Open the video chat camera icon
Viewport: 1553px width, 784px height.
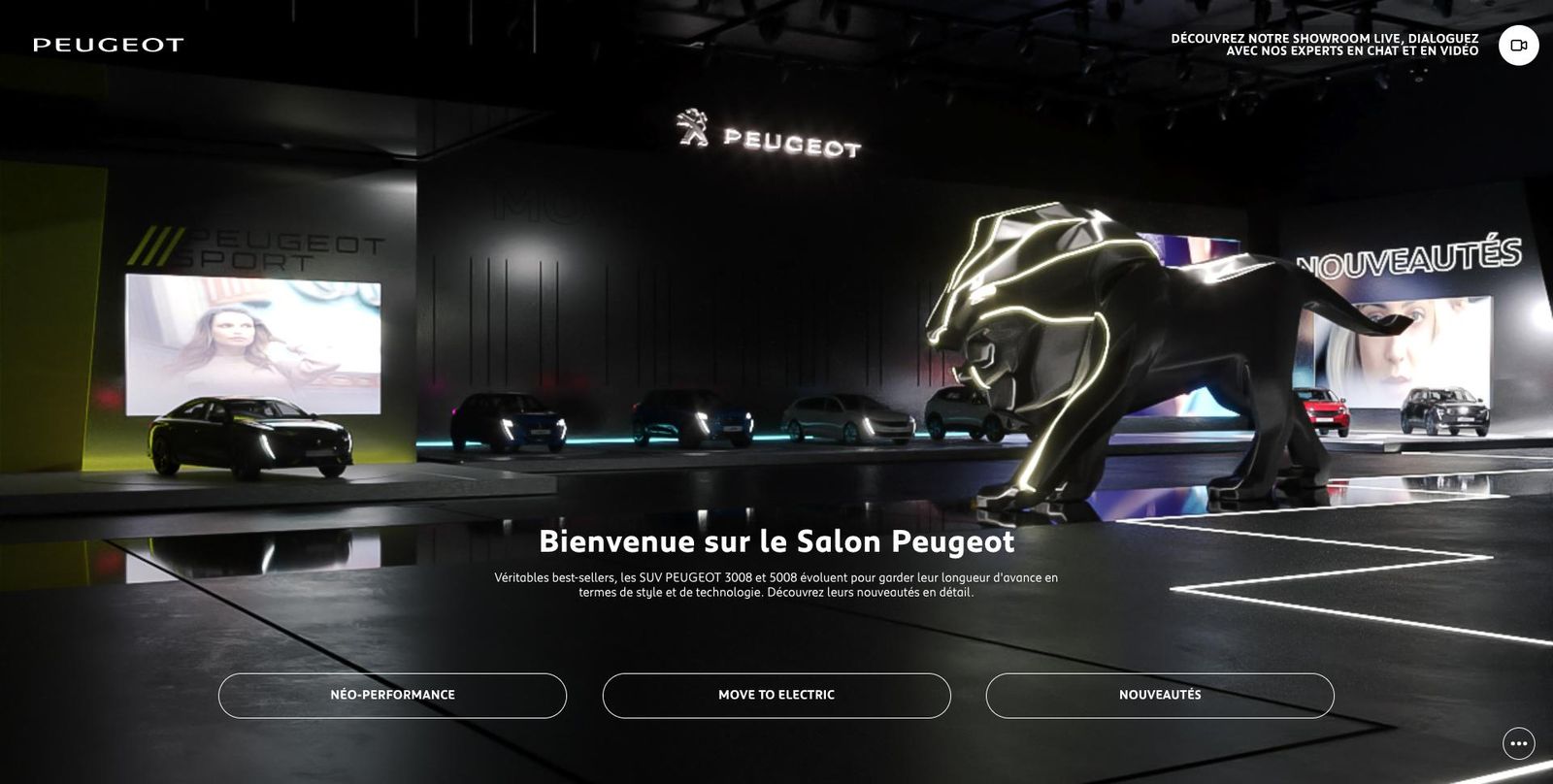[x=1517, y=45]
